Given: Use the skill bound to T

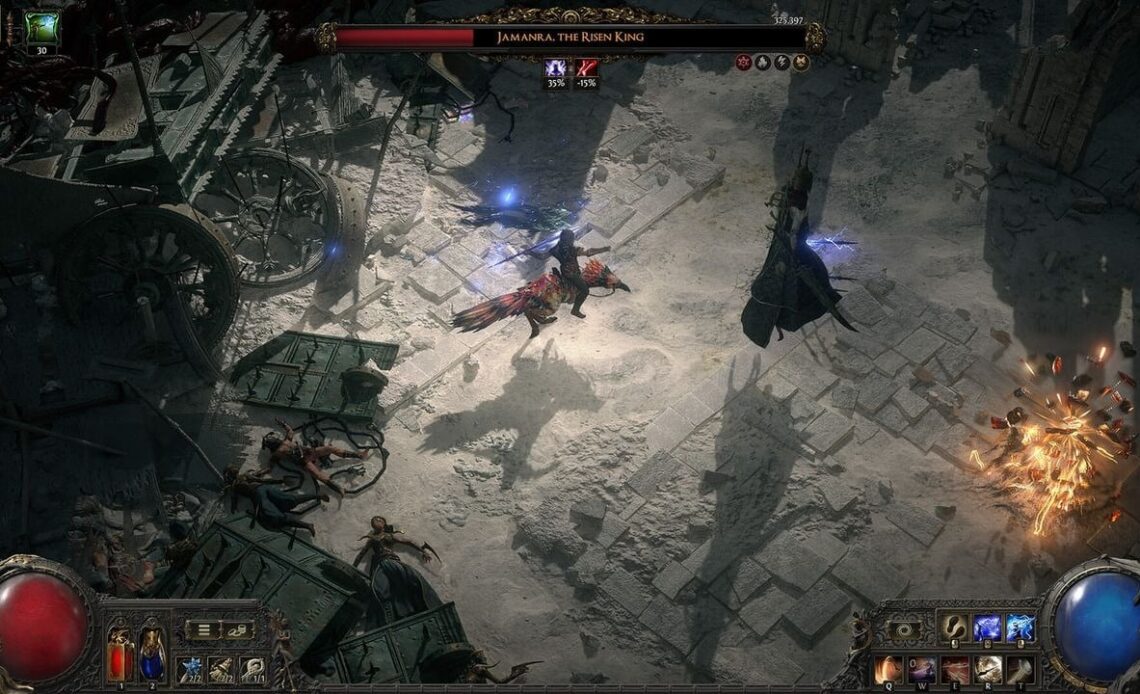Looking at the screenshot, I should pos(1020,669).
